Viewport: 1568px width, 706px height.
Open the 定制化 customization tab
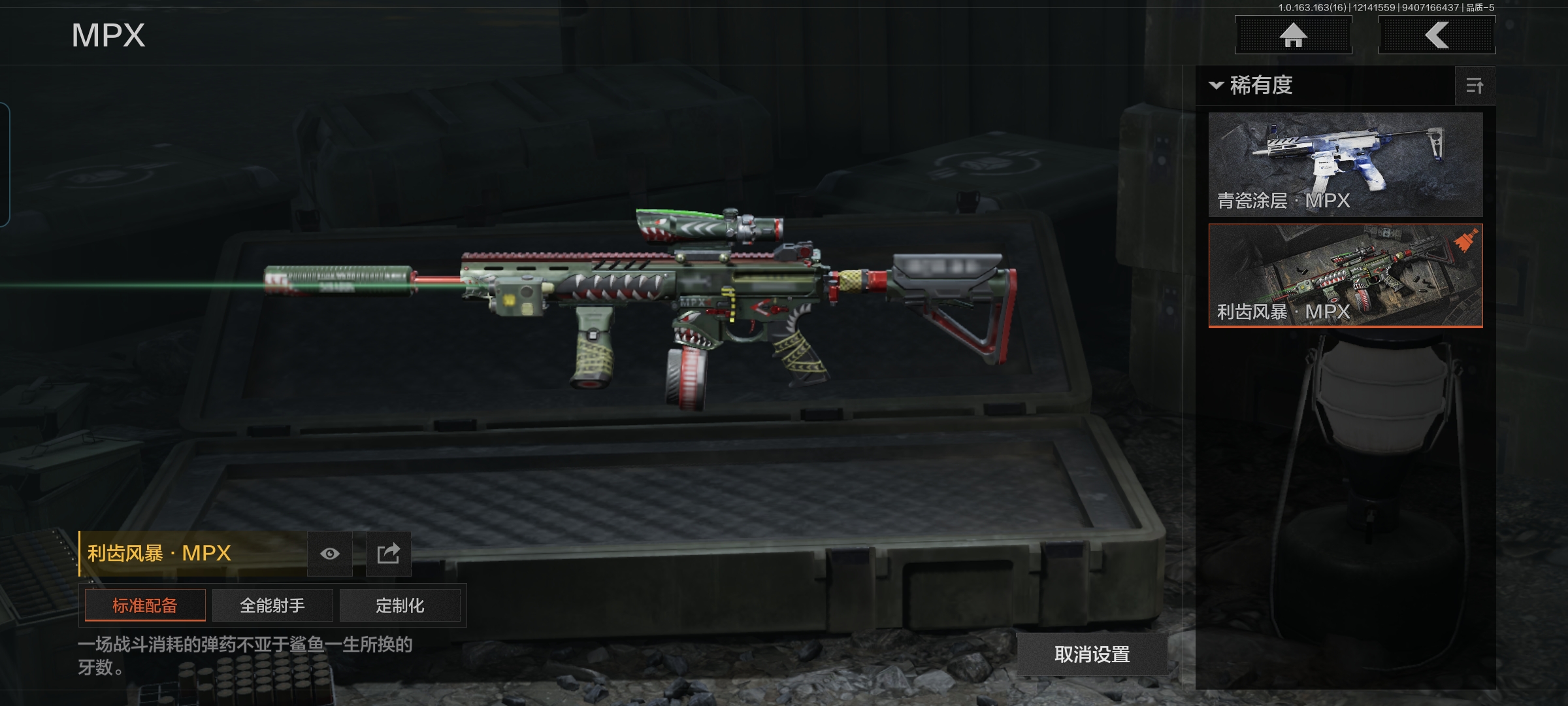(x=400, y=605)
